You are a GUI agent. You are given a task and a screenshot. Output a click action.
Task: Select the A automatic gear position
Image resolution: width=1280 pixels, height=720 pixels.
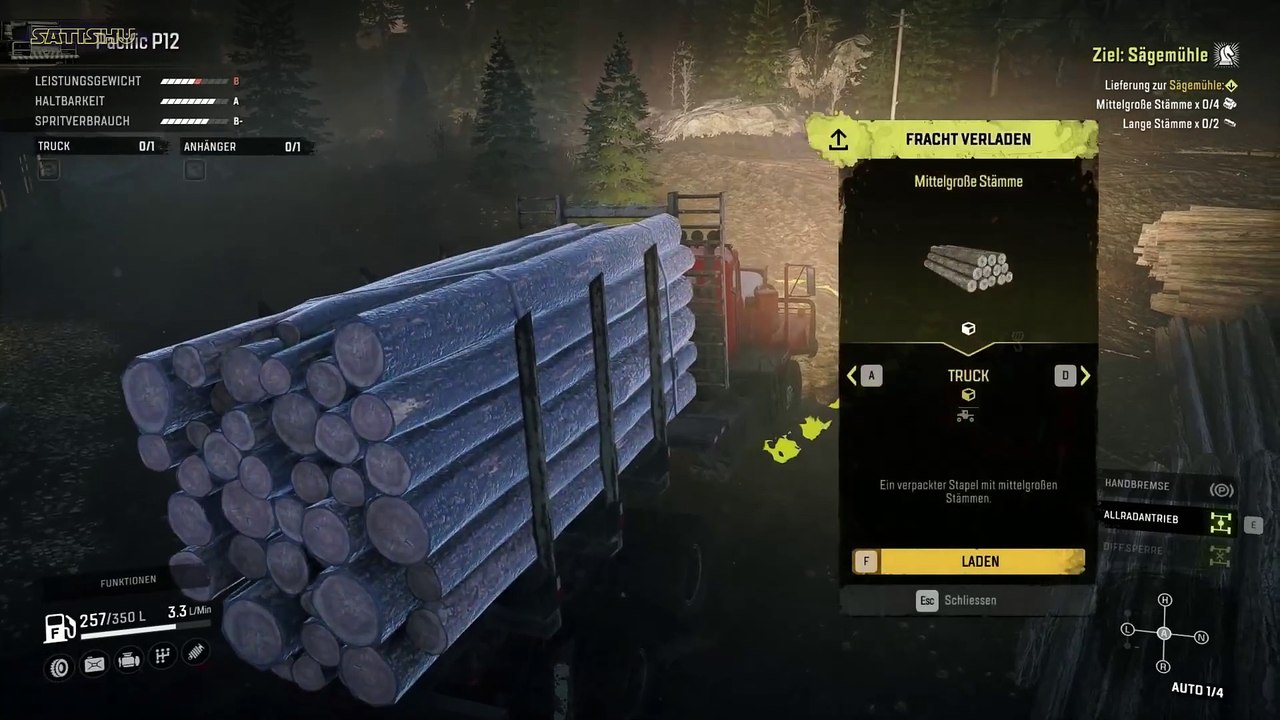[1164, 634]
